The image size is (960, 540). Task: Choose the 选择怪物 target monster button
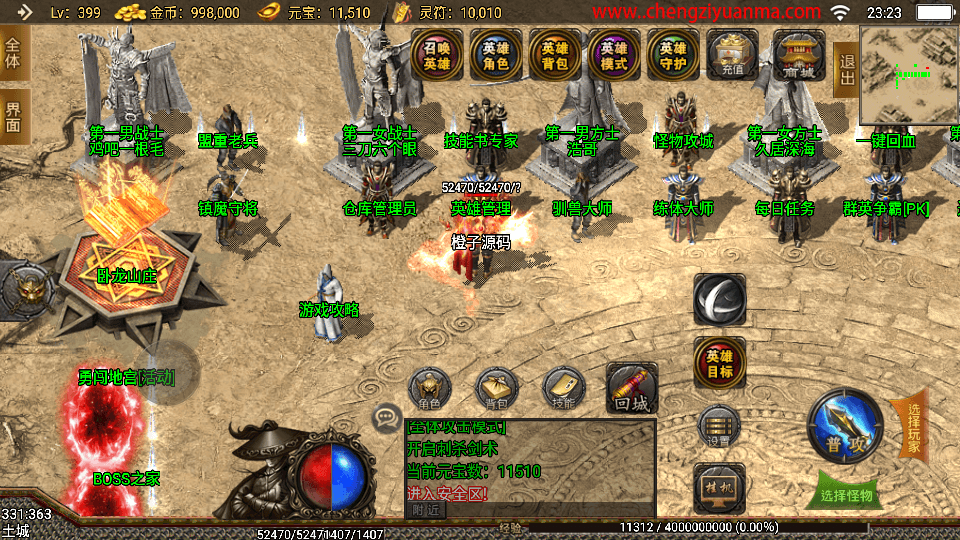pyautogui.click(x=846, y=494)
